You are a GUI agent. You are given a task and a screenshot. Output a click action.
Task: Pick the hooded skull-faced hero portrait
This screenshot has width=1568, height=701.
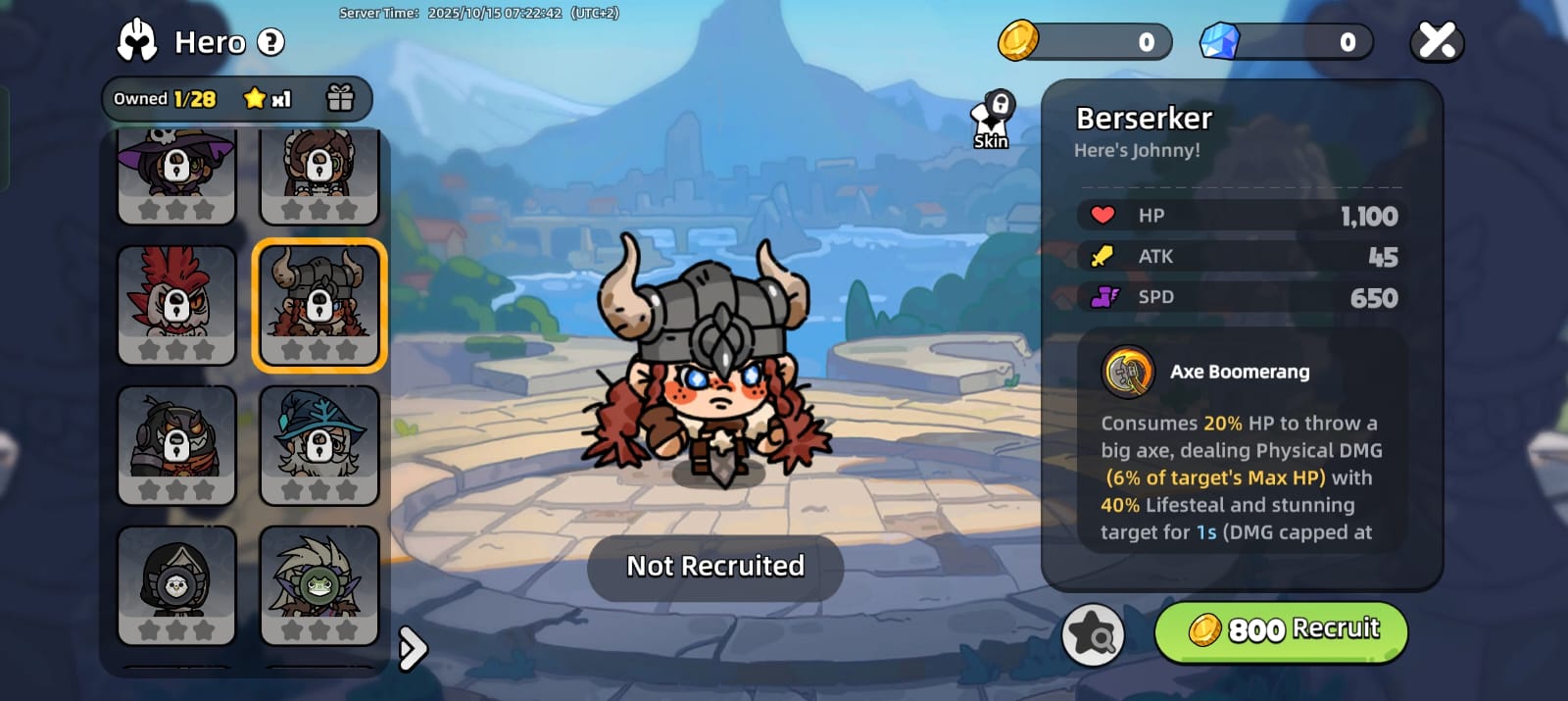(176, 585)
